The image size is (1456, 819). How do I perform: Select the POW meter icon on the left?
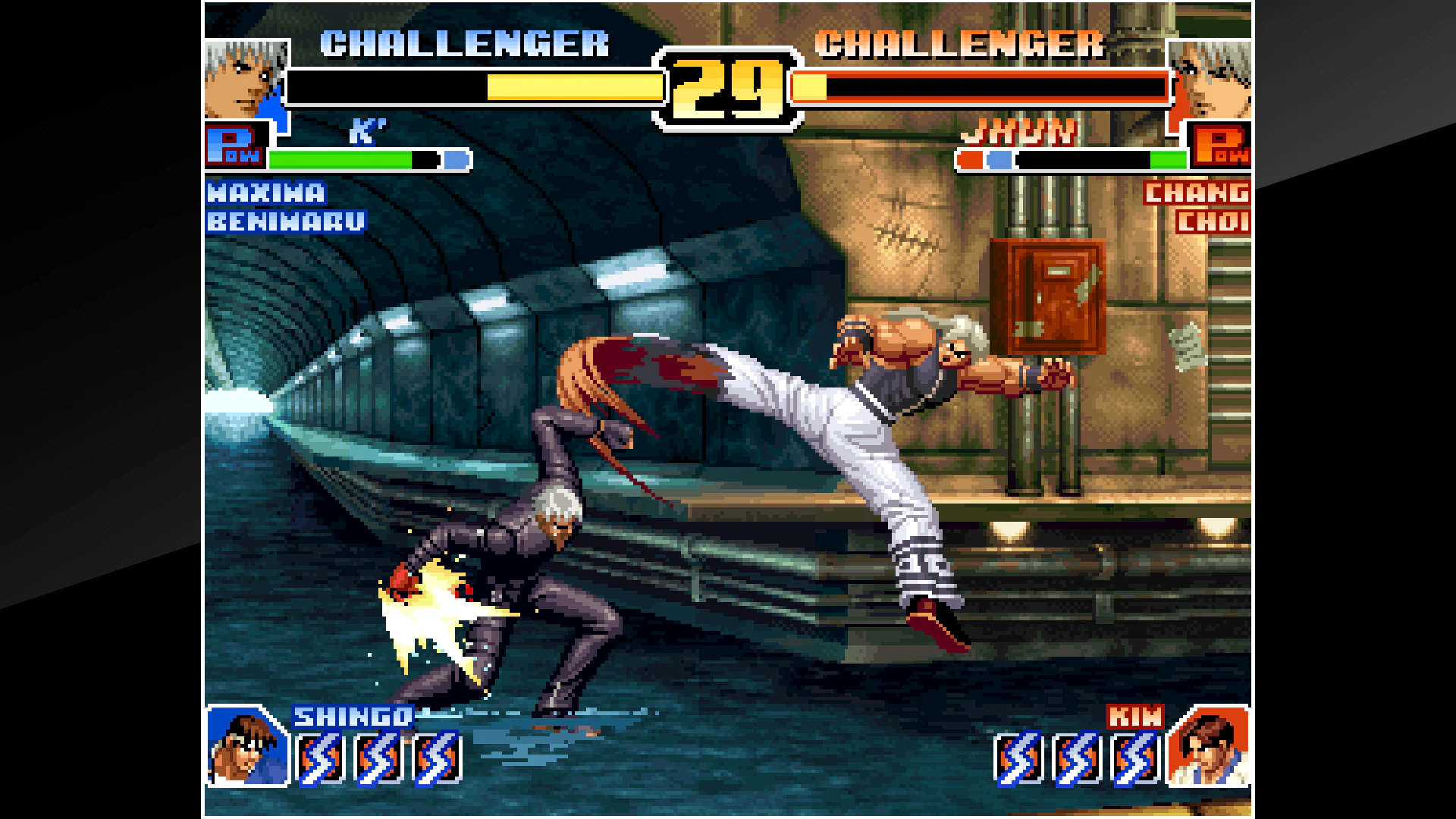[235, 146]
